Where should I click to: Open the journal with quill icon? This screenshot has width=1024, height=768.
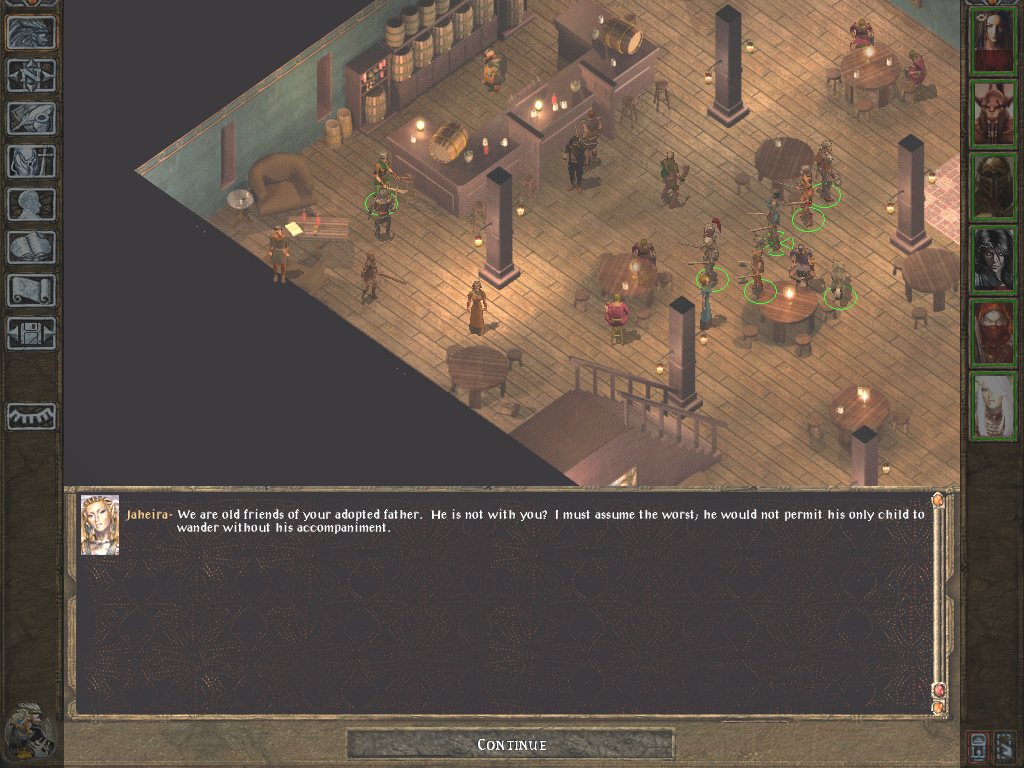point(31,119)
